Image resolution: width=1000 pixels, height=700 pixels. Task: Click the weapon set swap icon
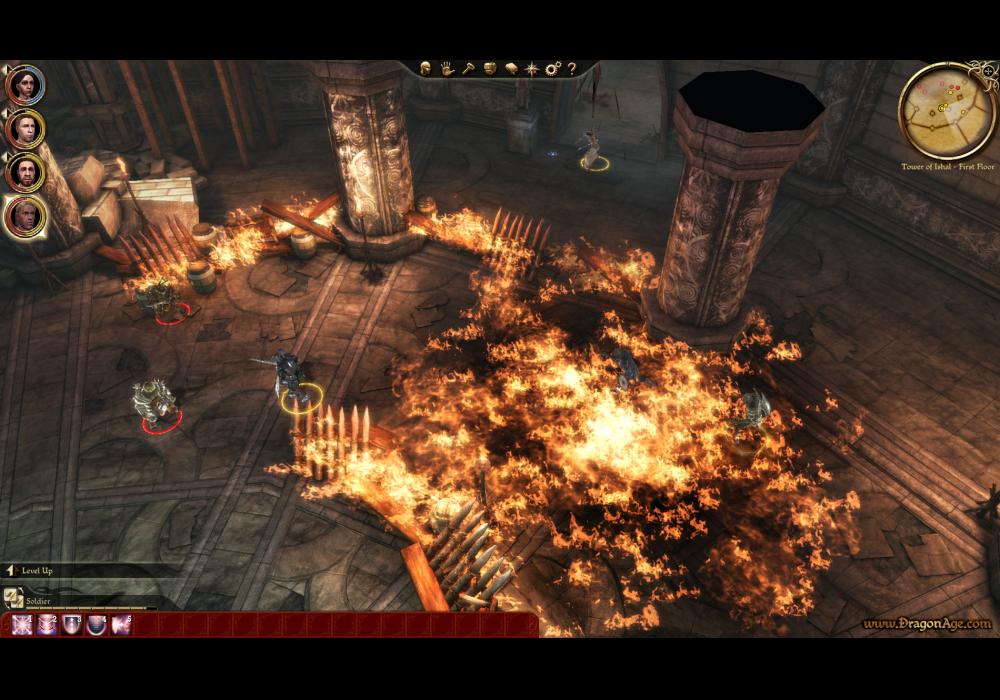(14, 597)
